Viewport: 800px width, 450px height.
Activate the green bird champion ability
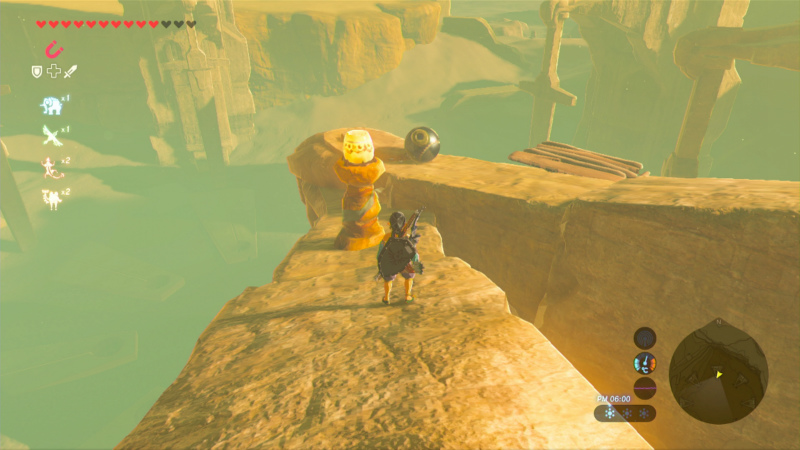coord(51,136)
